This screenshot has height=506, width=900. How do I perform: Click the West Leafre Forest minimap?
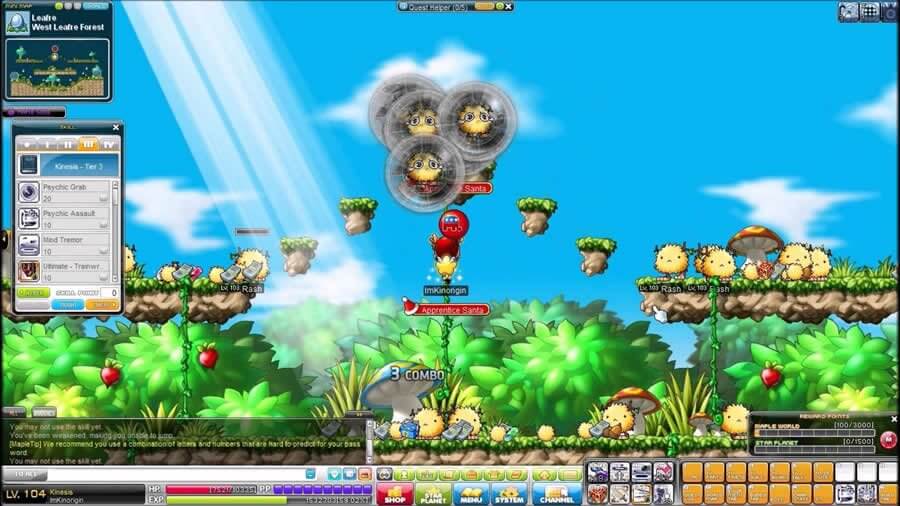pyautogui.click(x=57, y=66)
